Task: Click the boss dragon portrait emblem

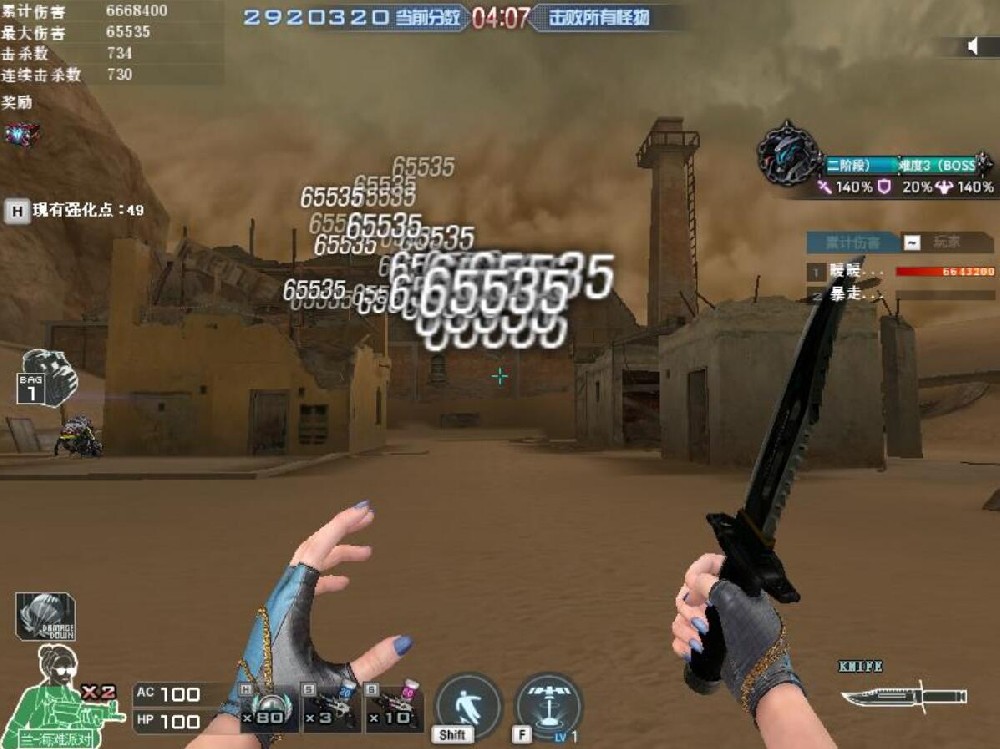Action: (x=788, y=155)
